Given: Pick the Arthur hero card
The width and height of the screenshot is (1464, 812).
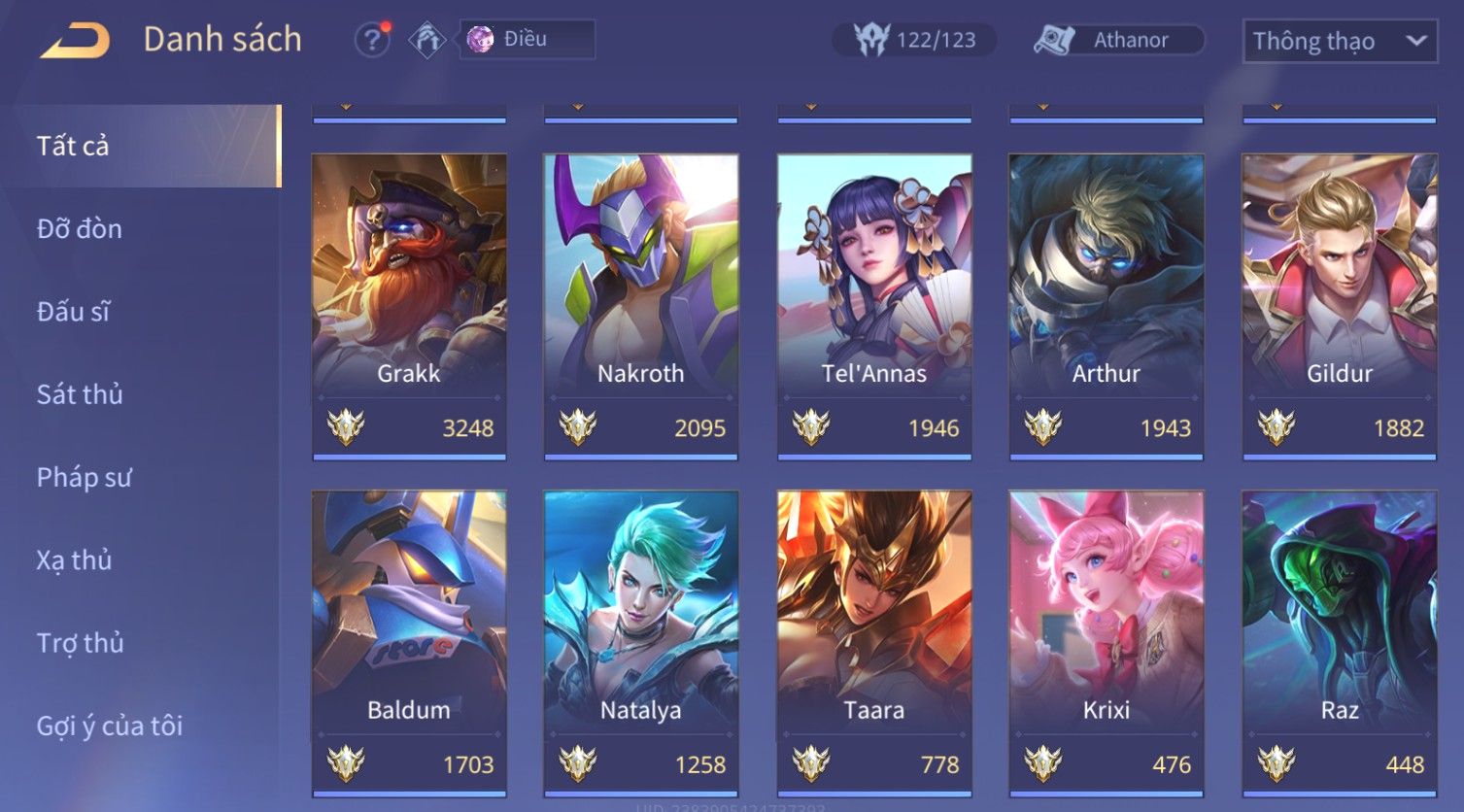Looking at the screenshot, I should [x=1107, y=305].
